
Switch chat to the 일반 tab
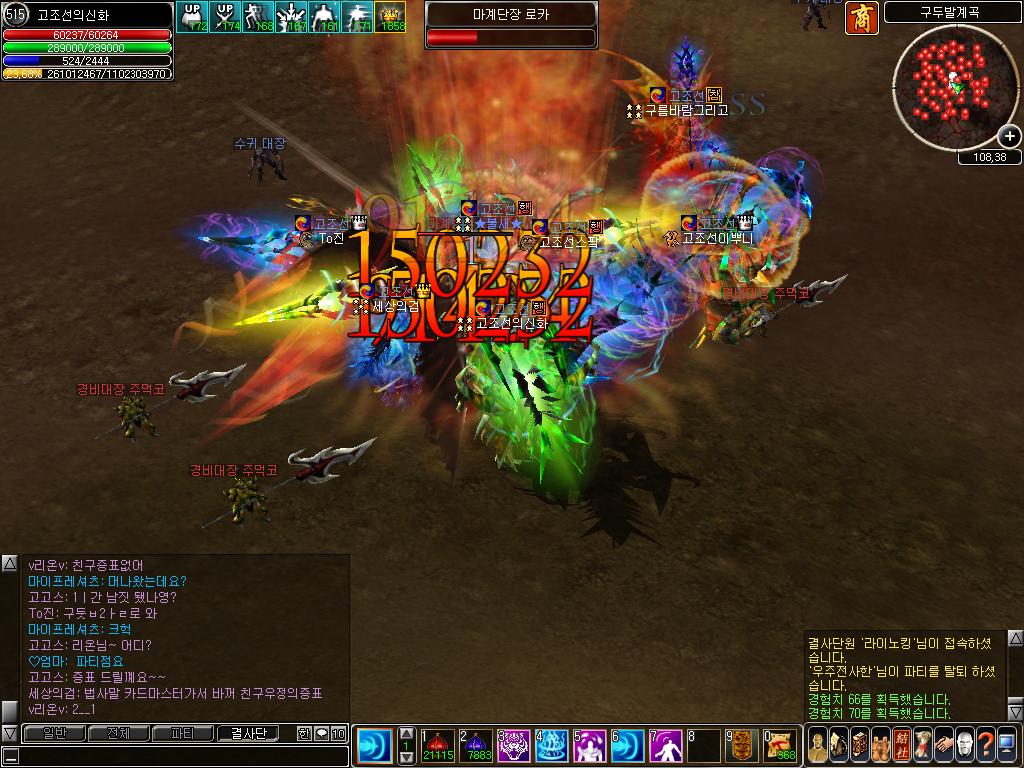55,733
